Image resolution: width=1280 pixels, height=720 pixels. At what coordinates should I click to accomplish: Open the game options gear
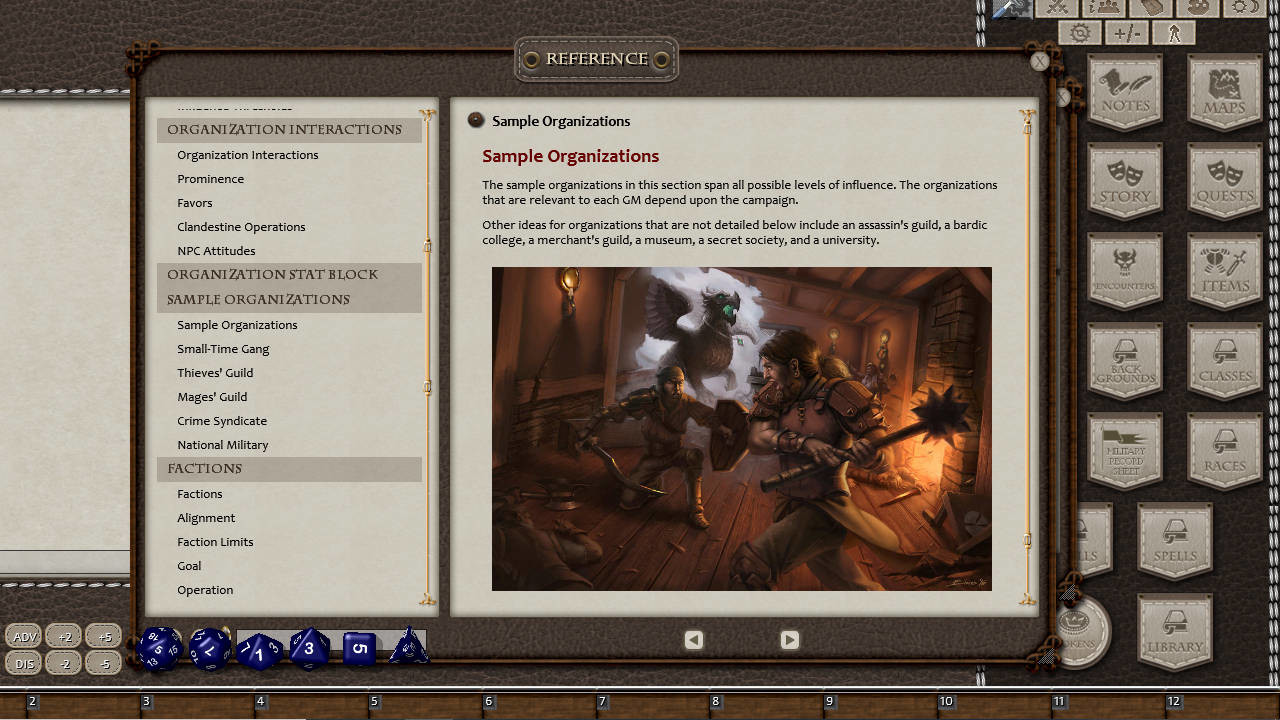(1078, 32)
